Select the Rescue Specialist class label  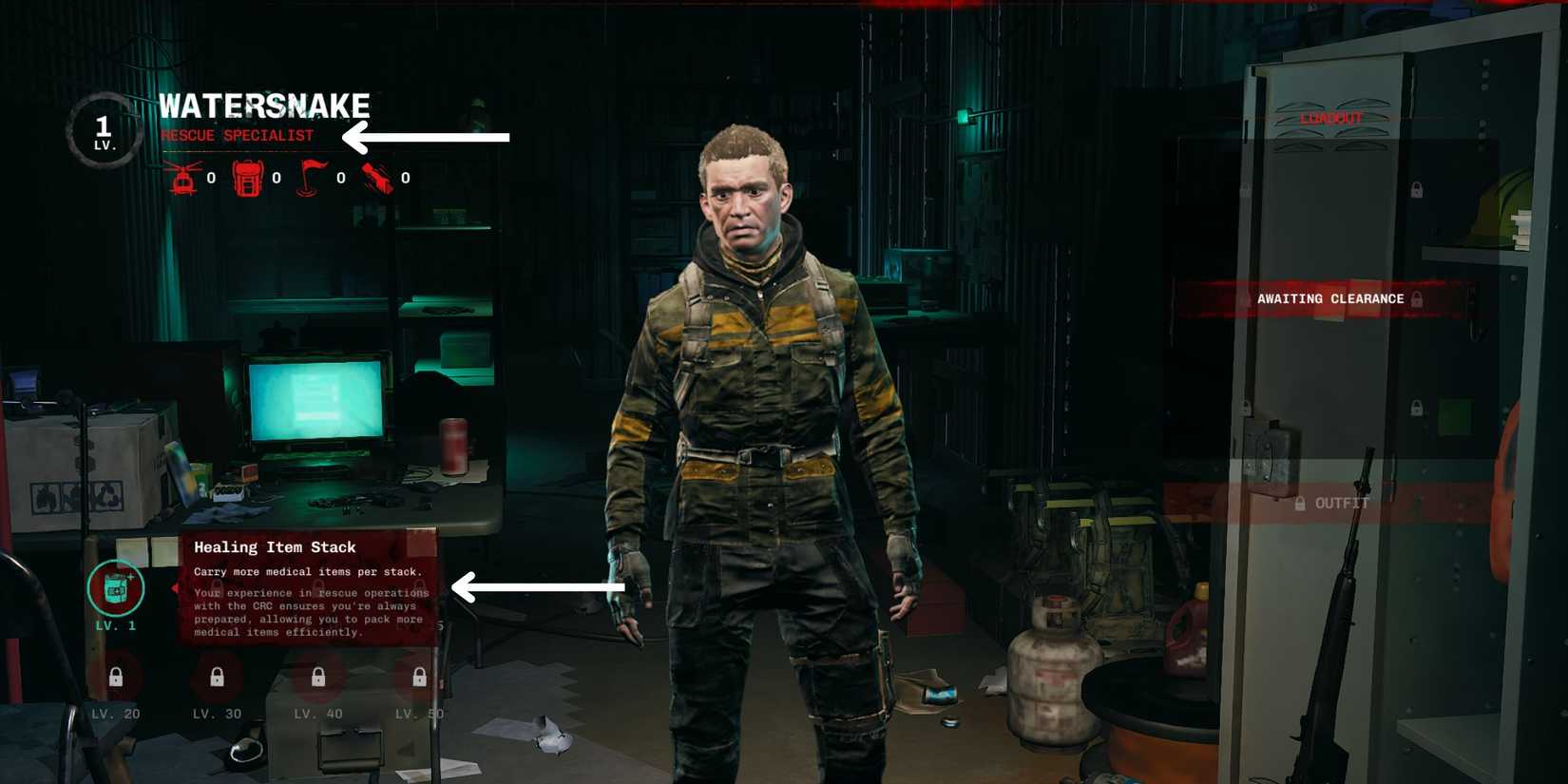pos(238,135)
